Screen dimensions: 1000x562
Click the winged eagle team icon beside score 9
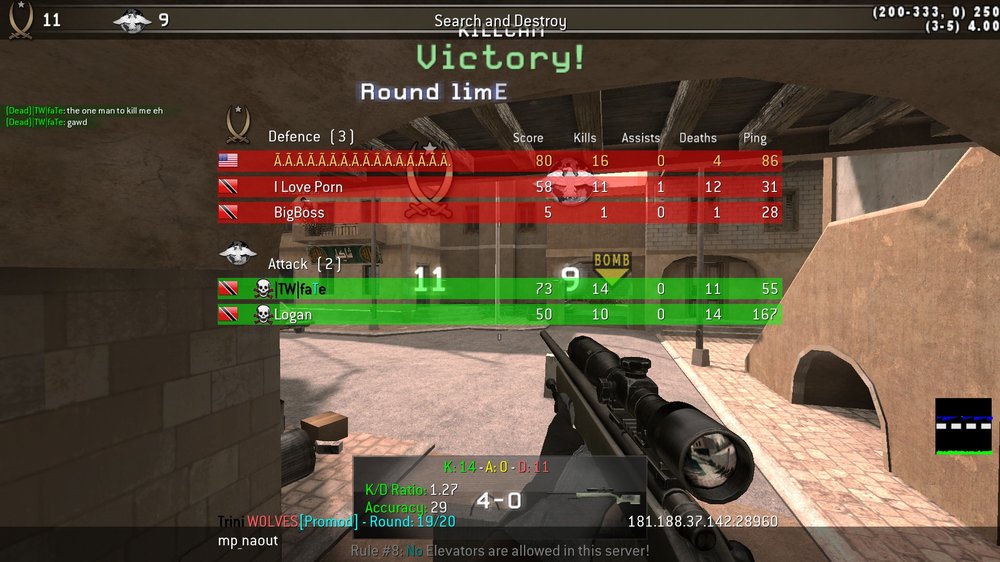(132, 19)
